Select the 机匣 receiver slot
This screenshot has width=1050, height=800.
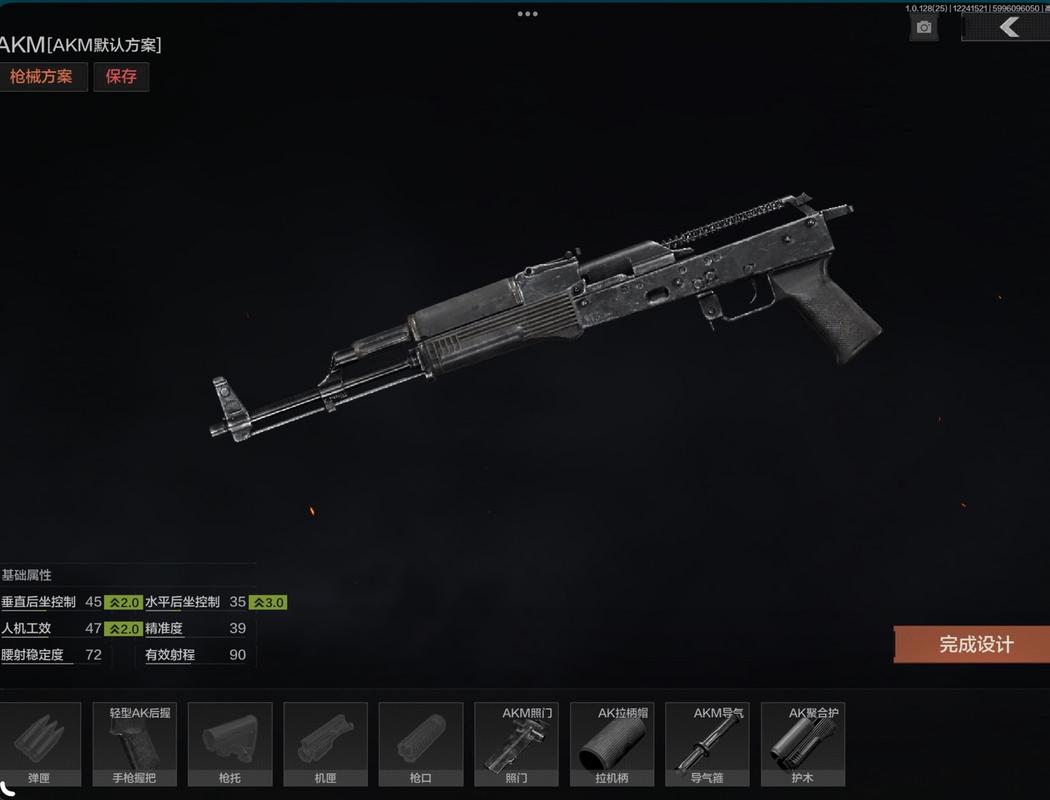326,744
